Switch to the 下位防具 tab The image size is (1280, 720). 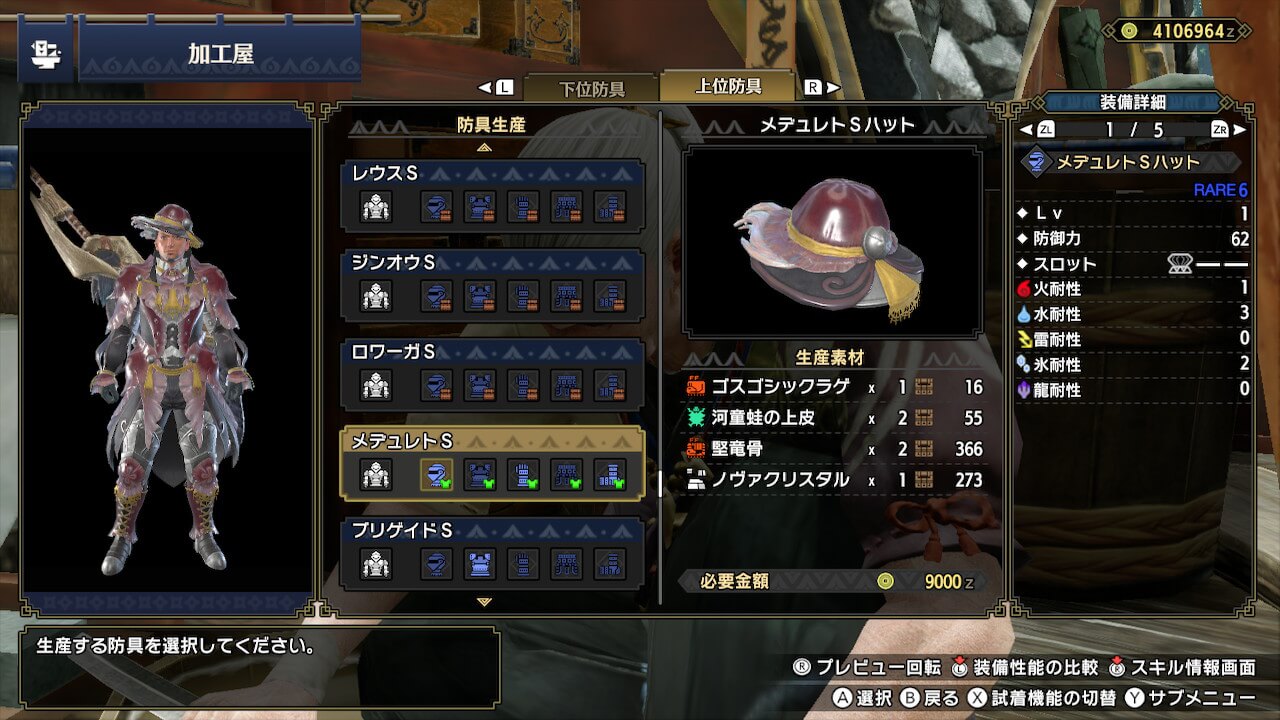[x=590, y=88]
